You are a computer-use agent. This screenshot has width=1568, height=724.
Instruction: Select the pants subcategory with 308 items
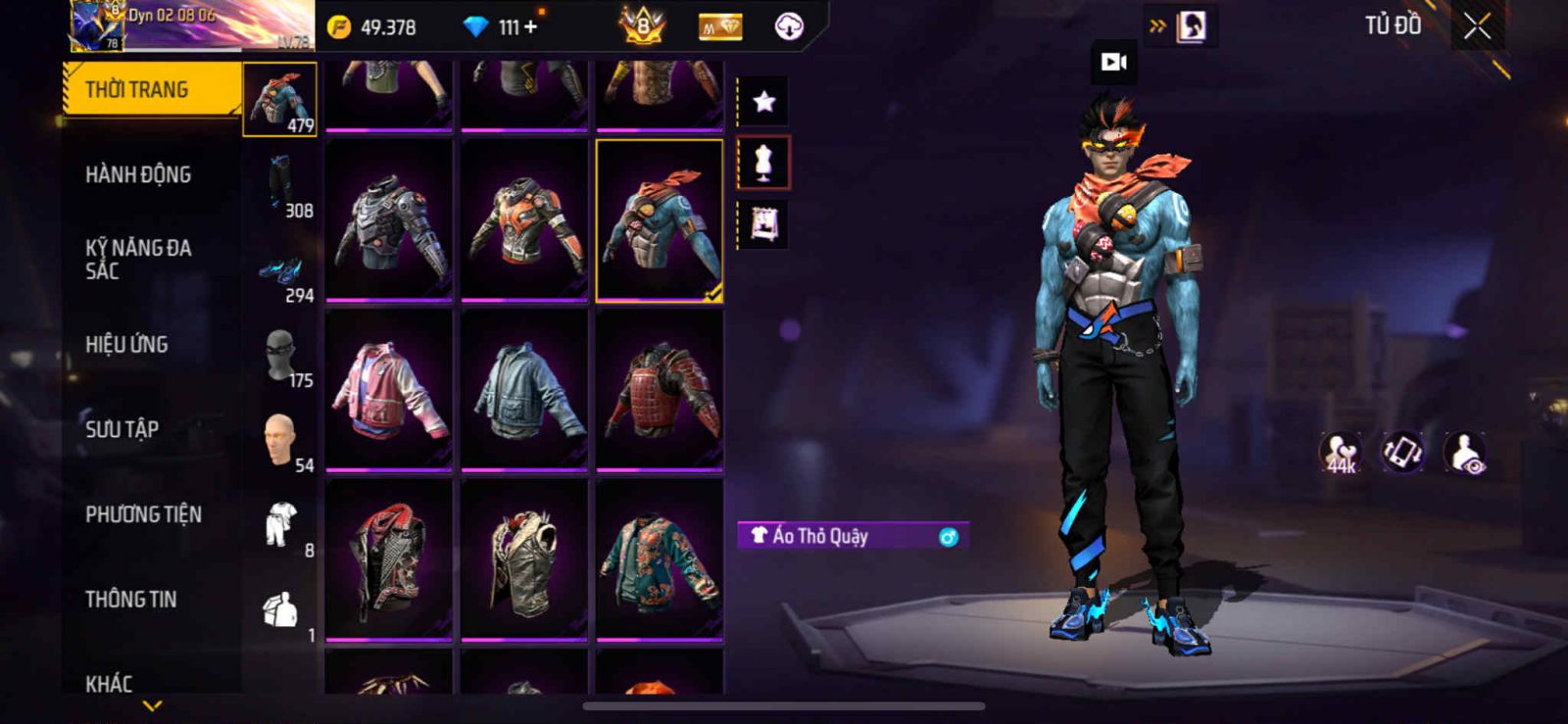click(281, 184)
